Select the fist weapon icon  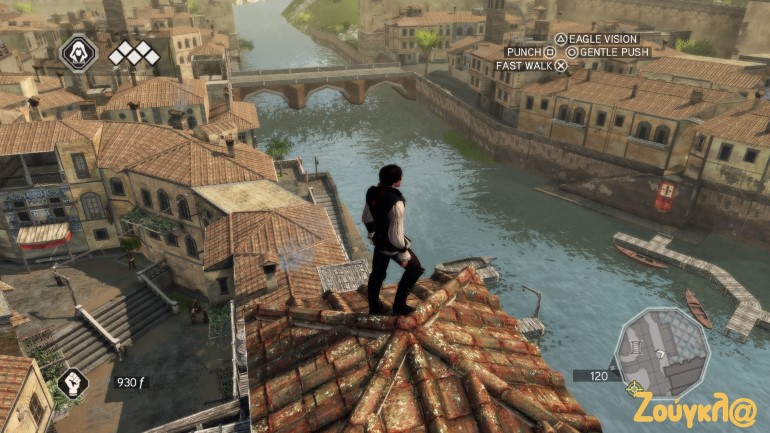tap(73, 381)
